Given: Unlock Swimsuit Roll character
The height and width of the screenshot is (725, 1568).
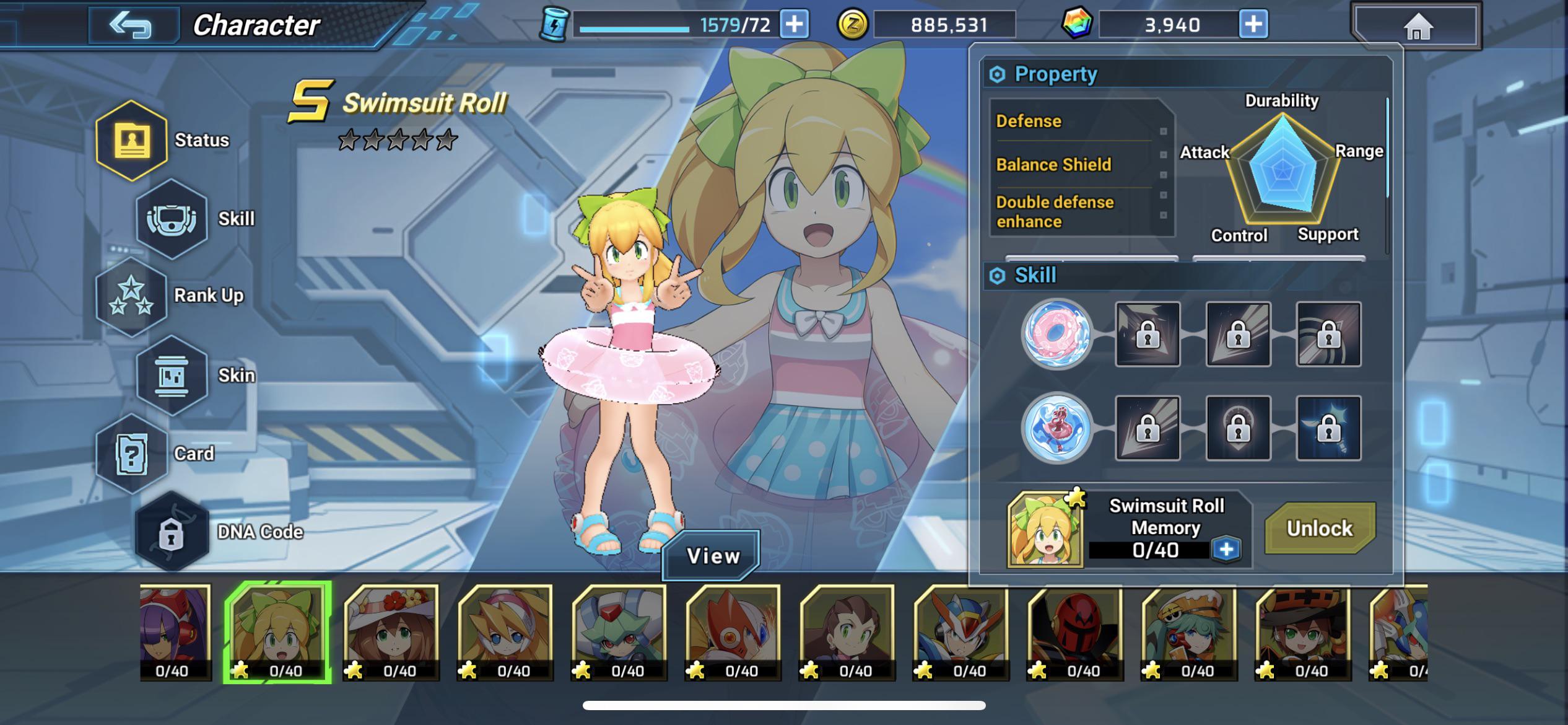Looking at the screenshot, I should [1320, 529].
